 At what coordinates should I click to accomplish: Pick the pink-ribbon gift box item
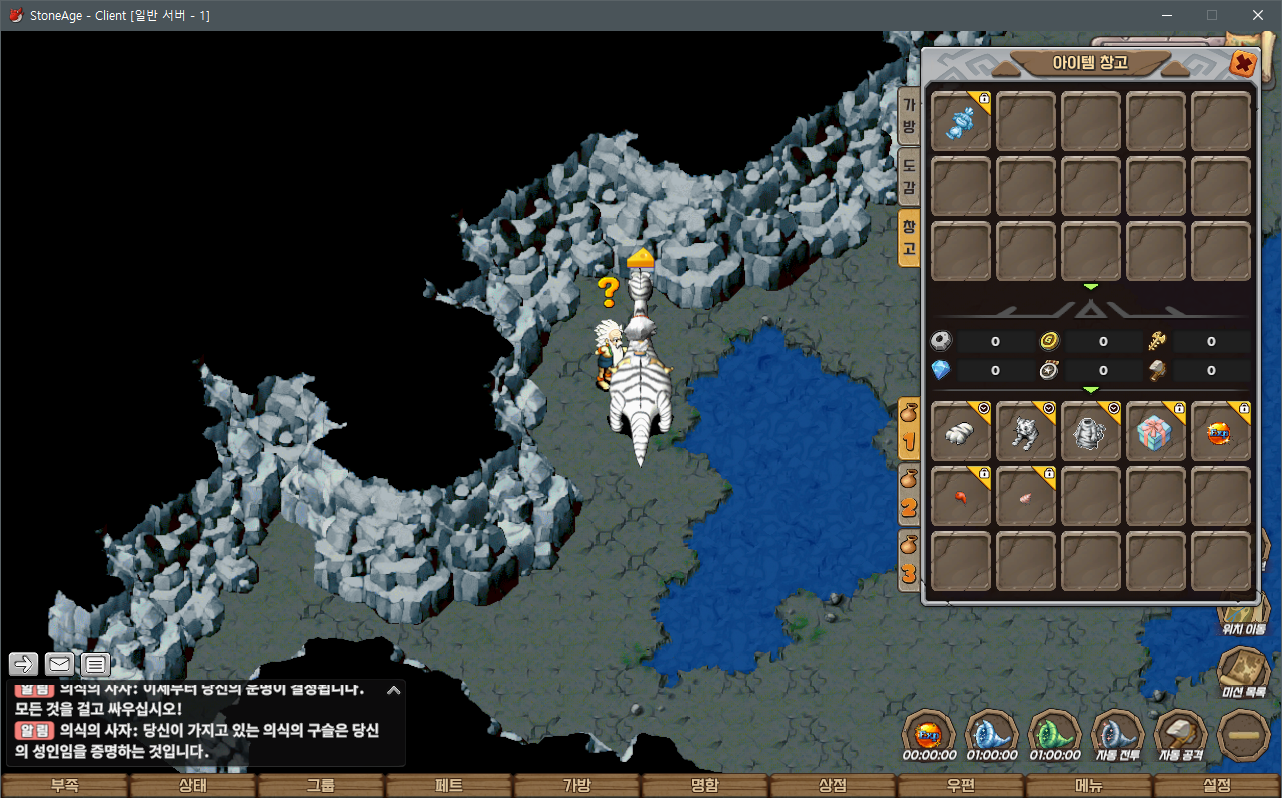click(x=1156, y=431)
